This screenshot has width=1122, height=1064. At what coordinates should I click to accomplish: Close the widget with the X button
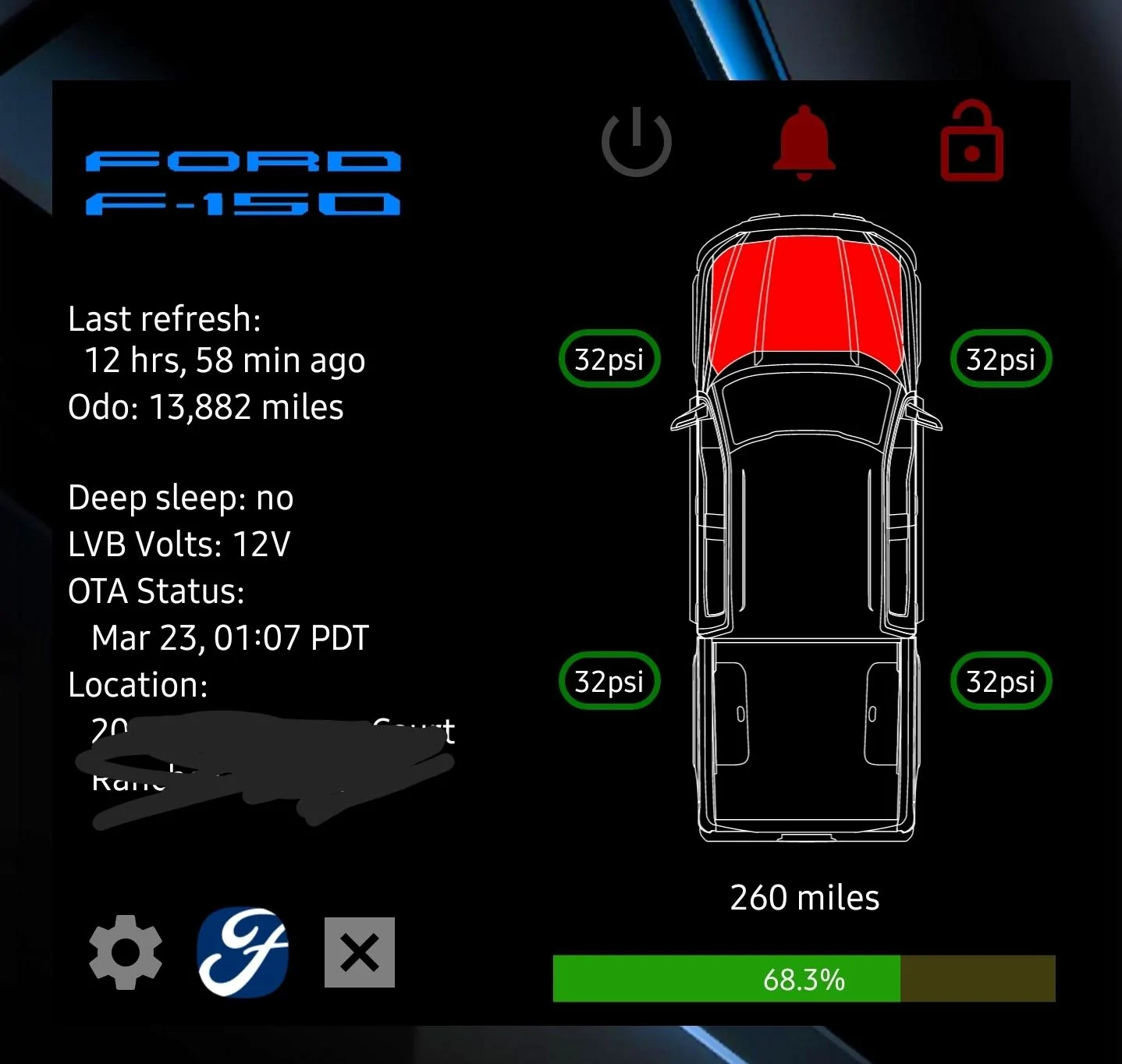(360, 952)
